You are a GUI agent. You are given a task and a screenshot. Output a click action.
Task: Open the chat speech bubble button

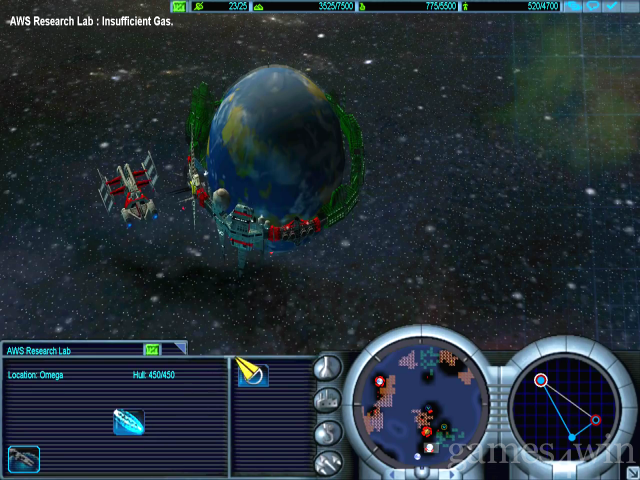[x=594, y=6]
